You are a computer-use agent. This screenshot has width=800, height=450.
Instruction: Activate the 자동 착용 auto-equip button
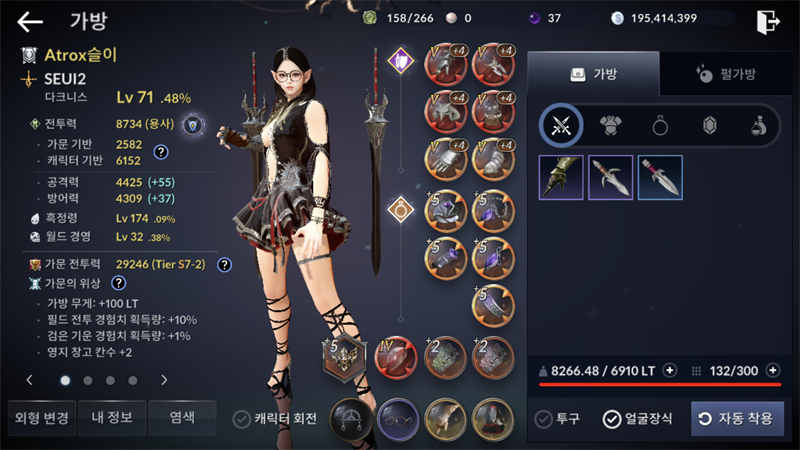tap(737, 419)
